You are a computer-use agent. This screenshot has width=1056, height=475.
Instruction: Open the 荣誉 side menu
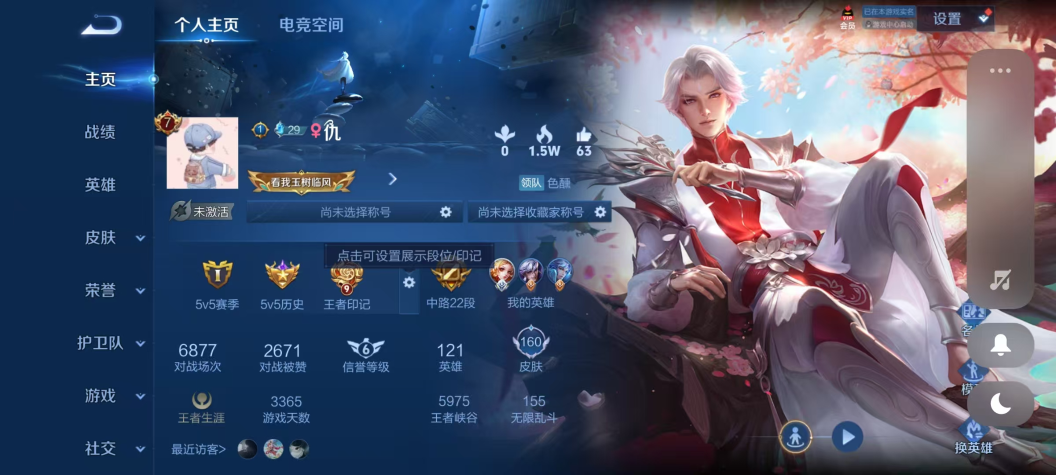(x=112, y=290)
